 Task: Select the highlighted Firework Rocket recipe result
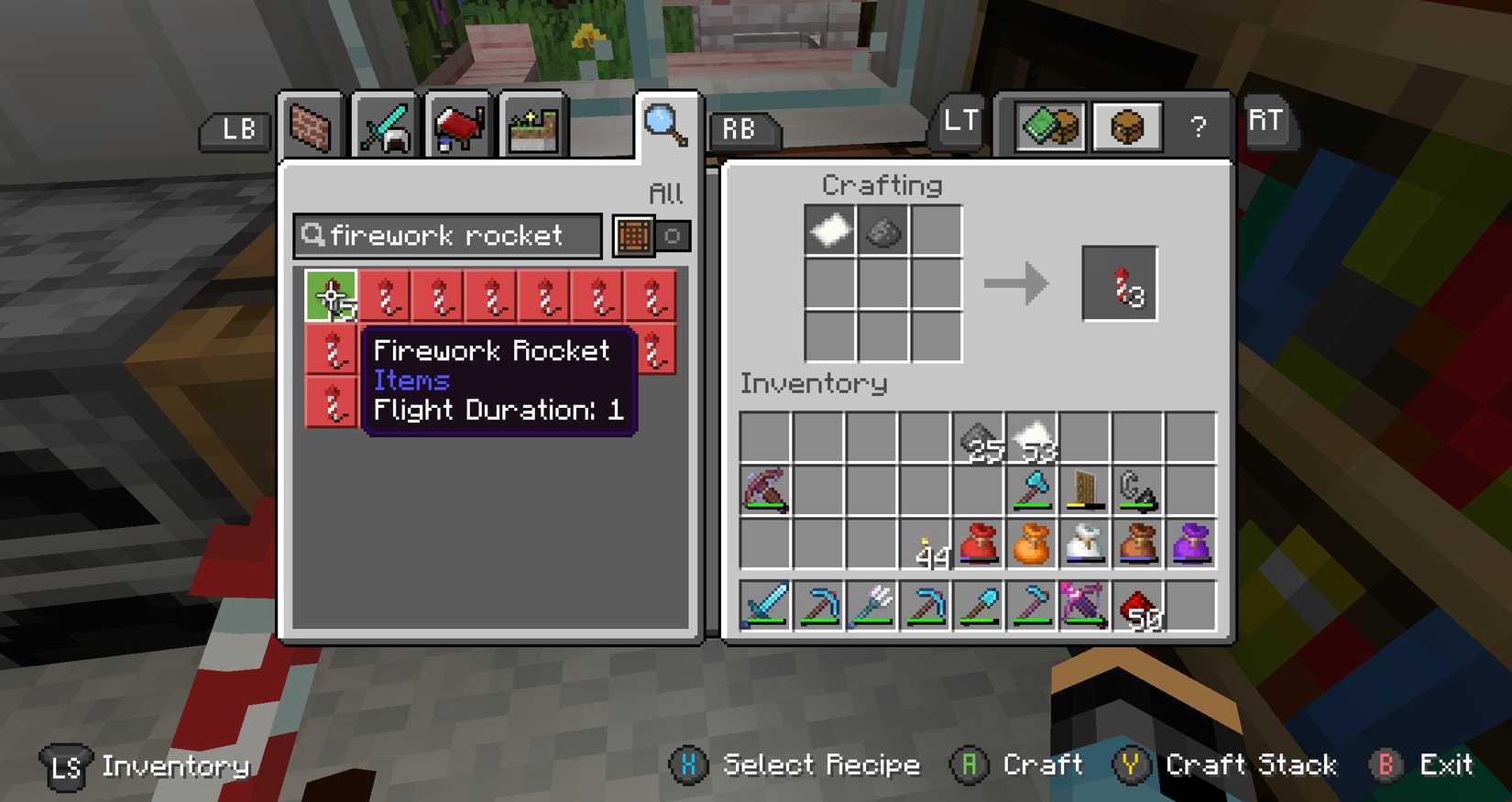click(x=330, y=295)
